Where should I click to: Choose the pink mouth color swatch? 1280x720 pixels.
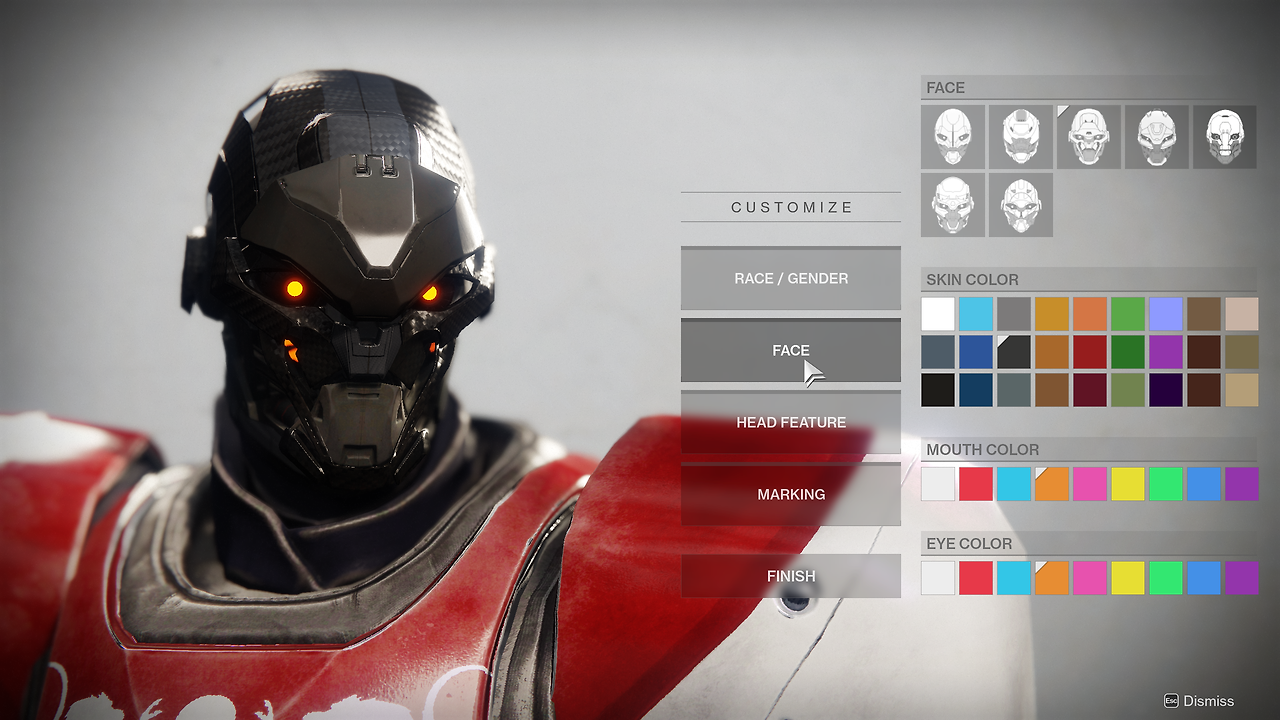pos(1090,484)
